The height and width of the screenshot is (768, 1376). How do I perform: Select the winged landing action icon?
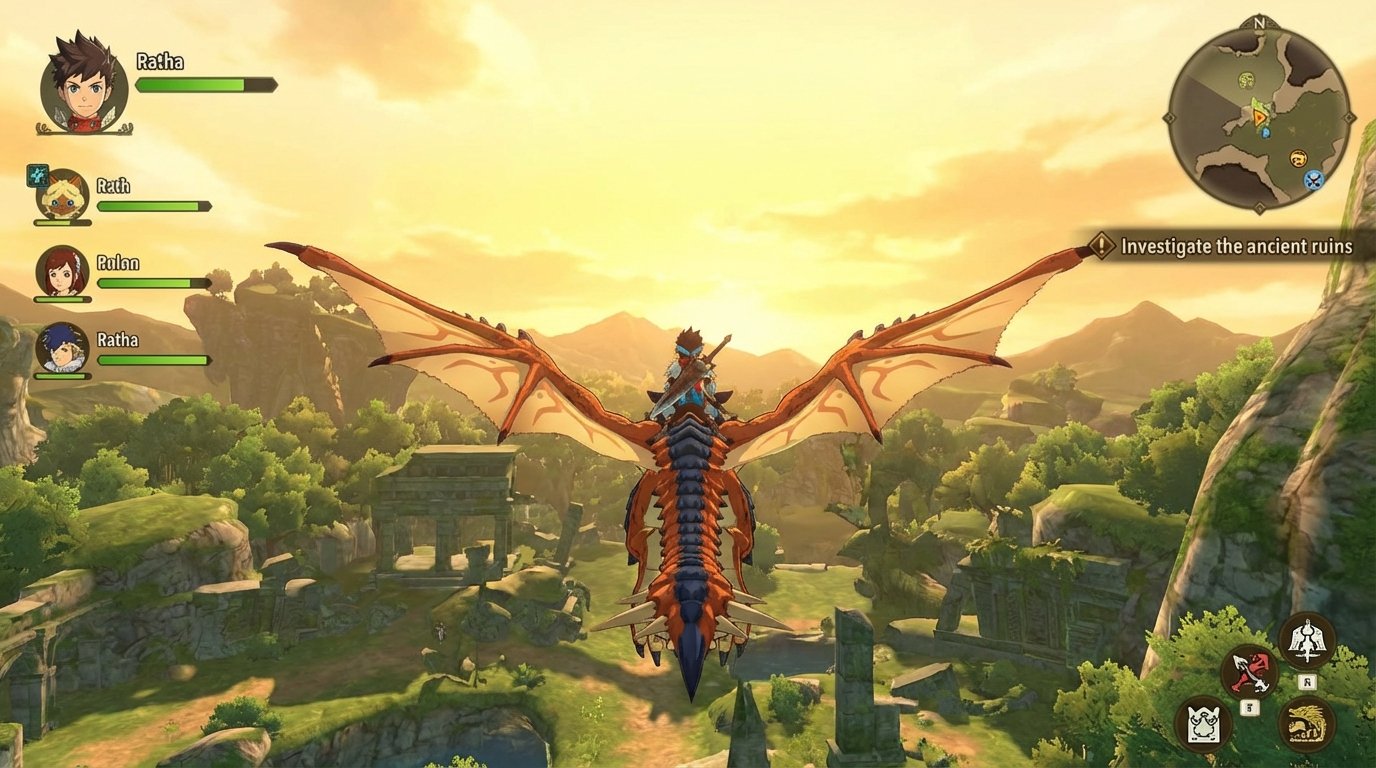[1307, 639]
